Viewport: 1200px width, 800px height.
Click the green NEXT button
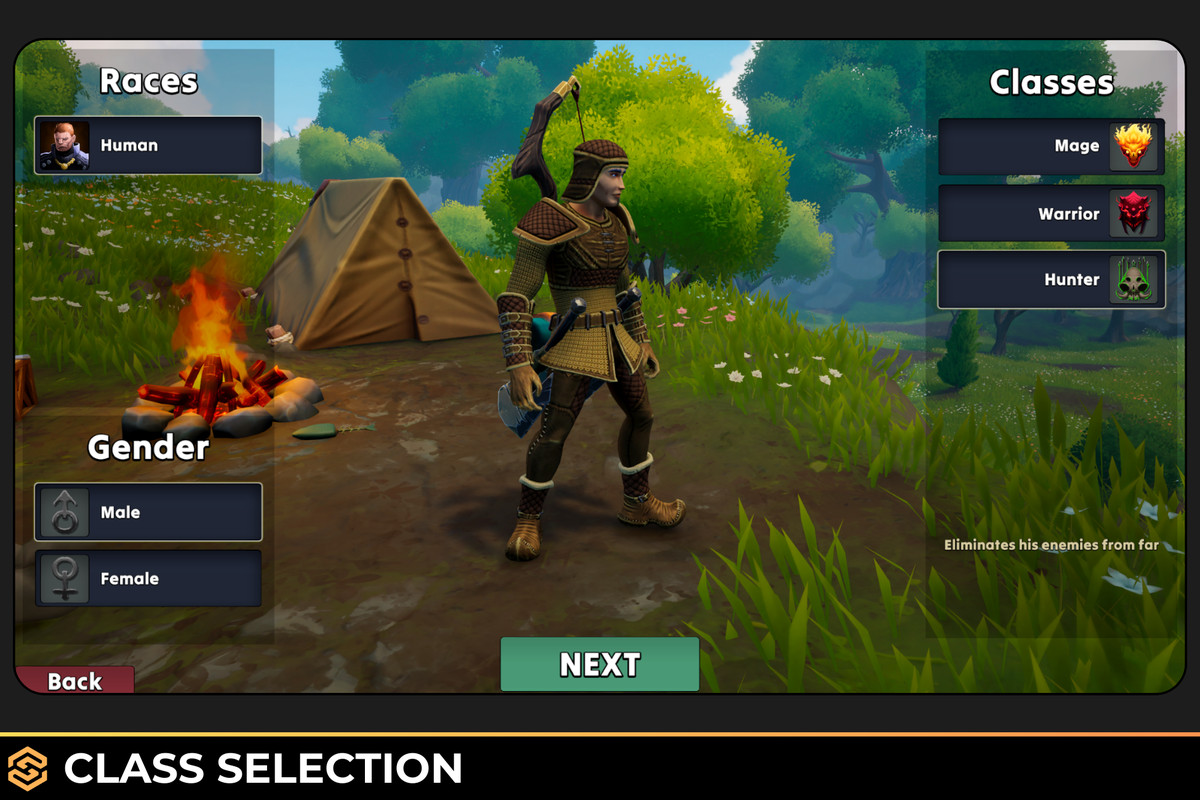pyautogui.click(x=599, y=664)
